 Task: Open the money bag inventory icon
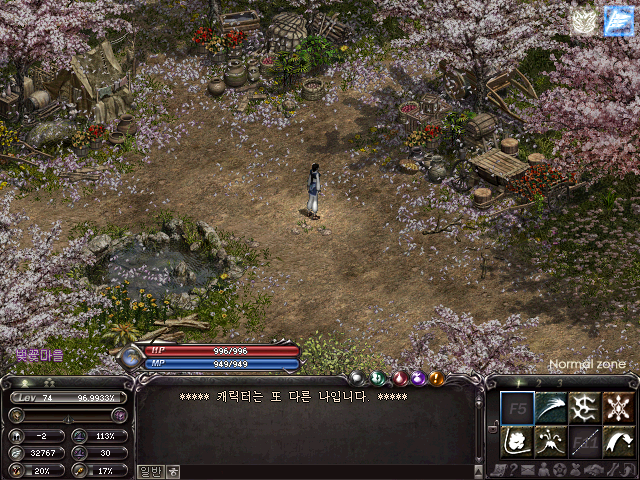coord(577,470)
